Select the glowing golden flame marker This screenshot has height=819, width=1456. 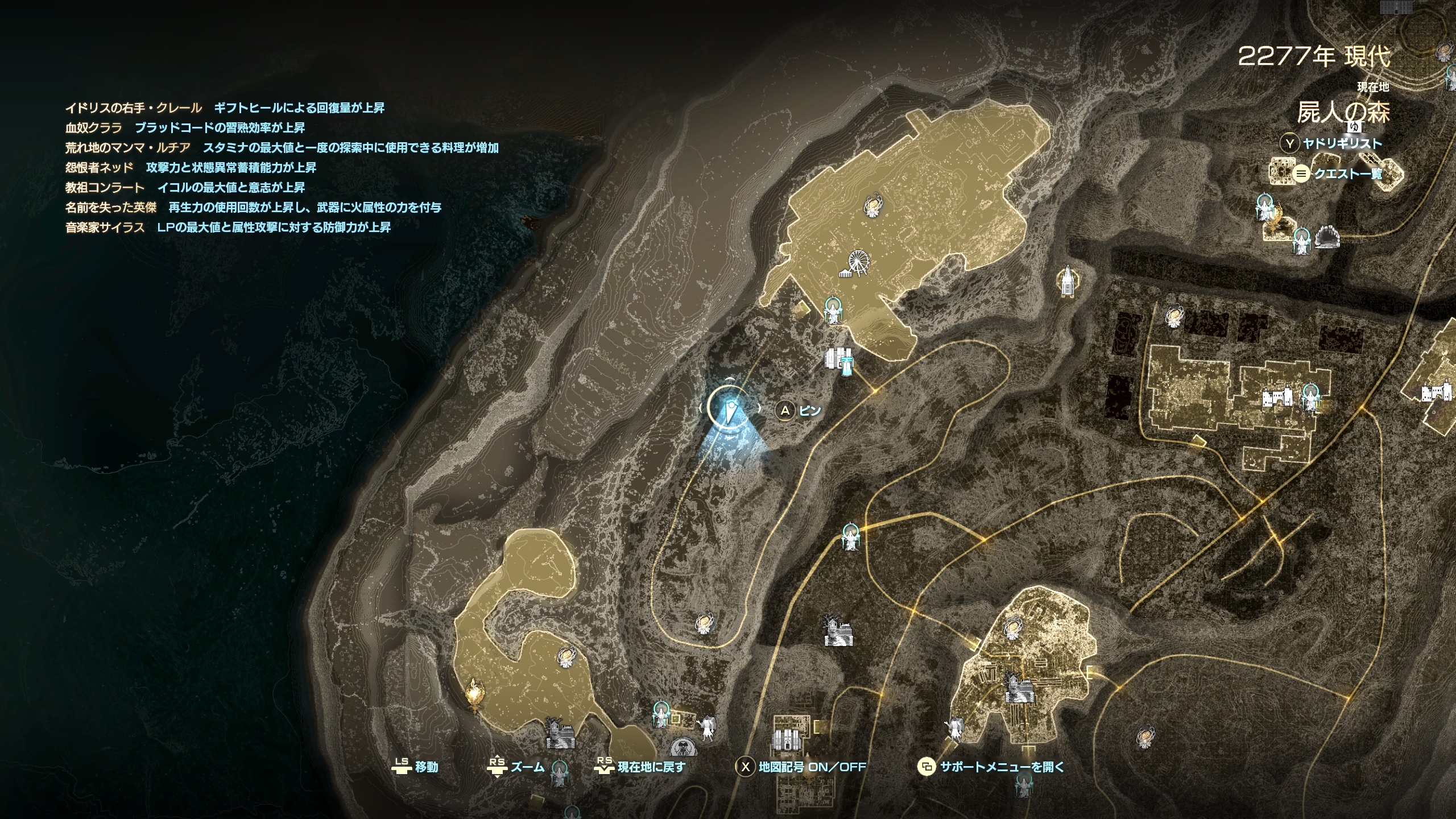[x=474, y=696]
